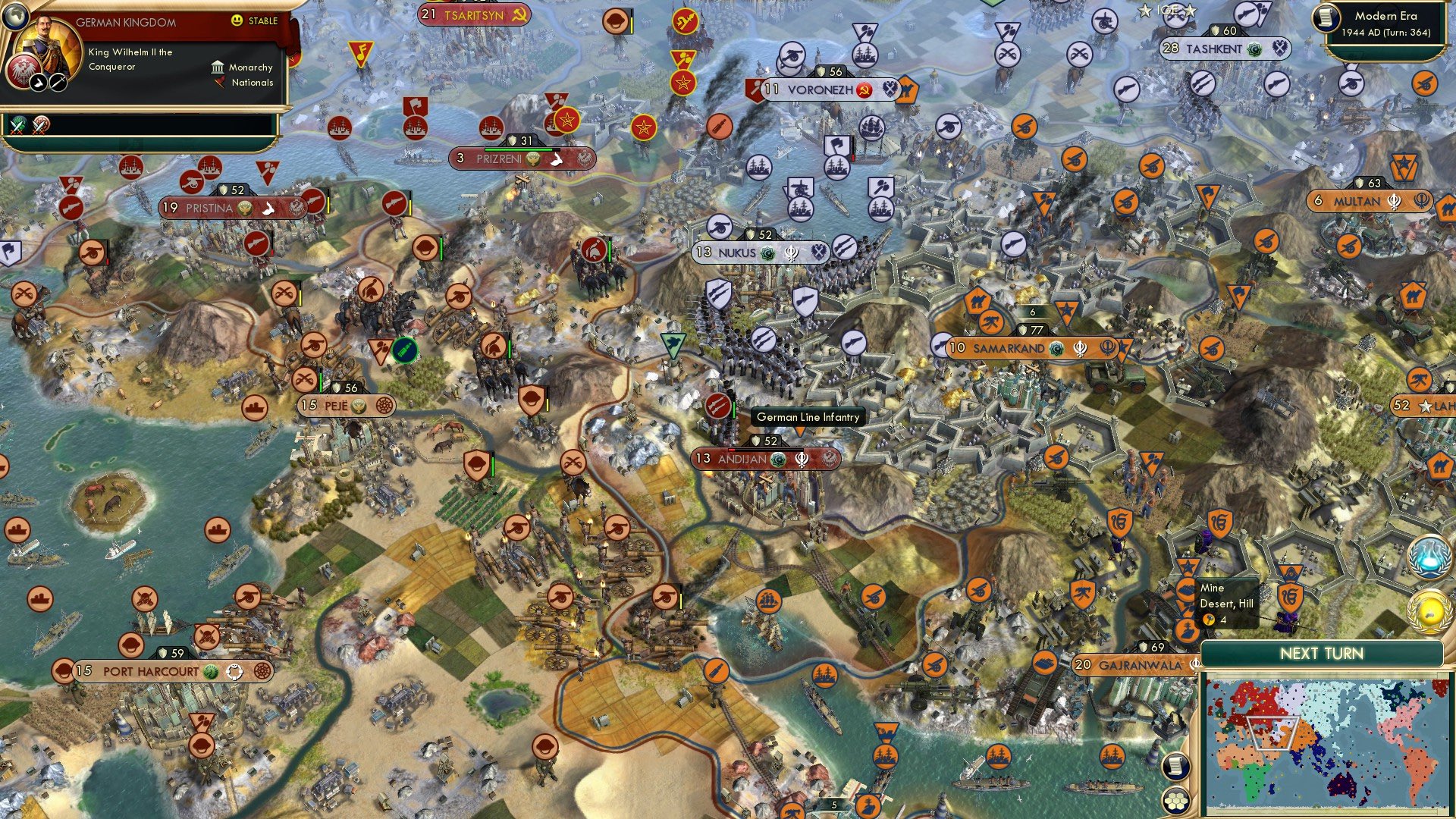Click the globe icon beside the leader portrait
This screenshot has width=1456, height=819.
[17, 17]
